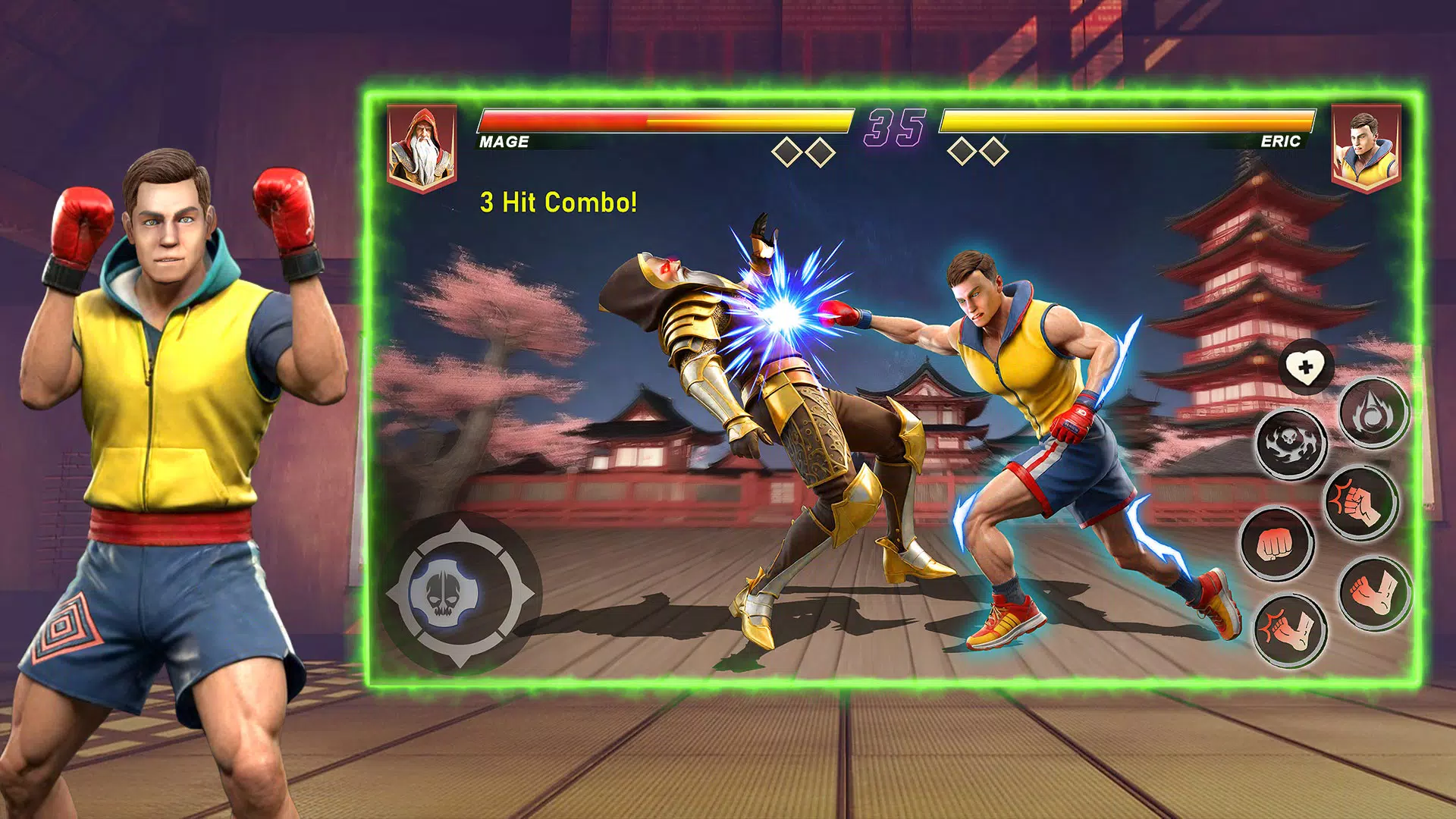1456x819 pixels.
Task: Click the ERIC name label
Action: pos(1280,141)
